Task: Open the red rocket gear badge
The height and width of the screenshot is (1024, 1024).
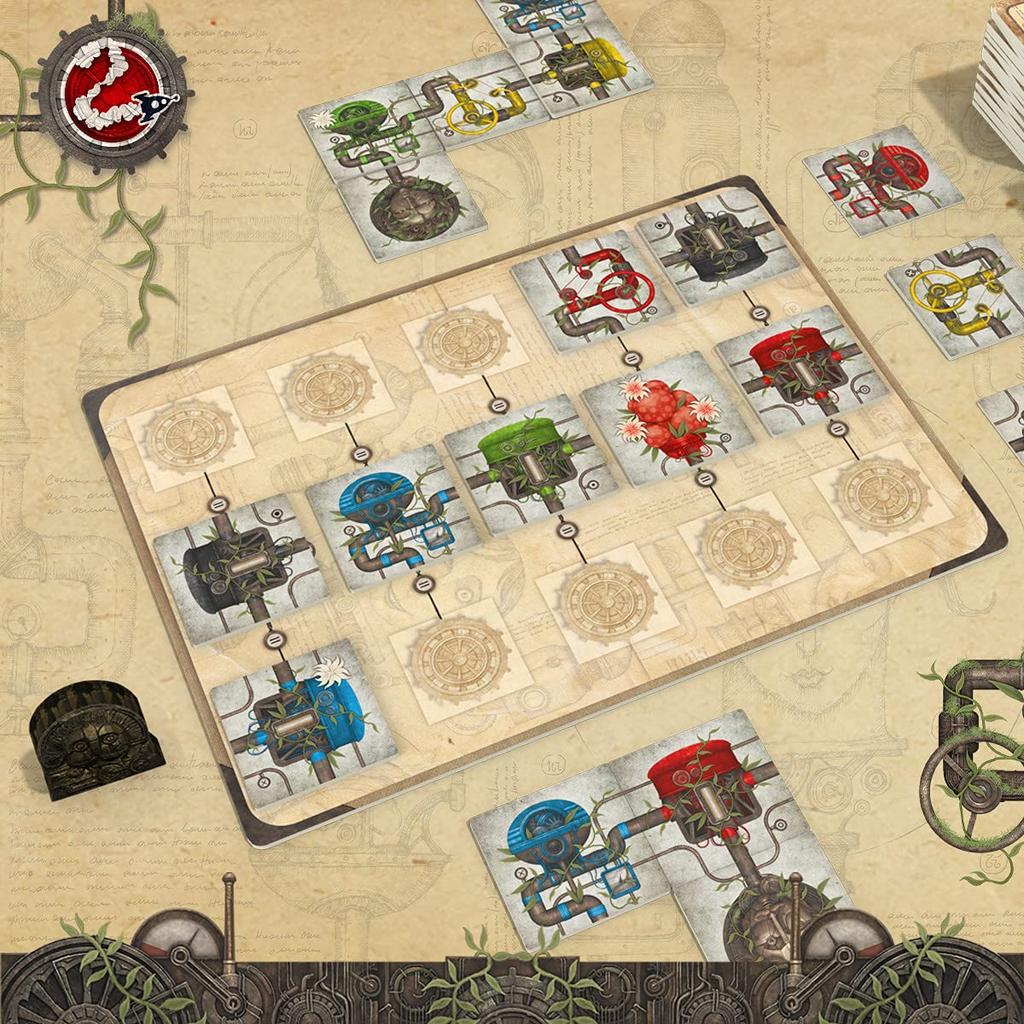Action: pos(116,95)
